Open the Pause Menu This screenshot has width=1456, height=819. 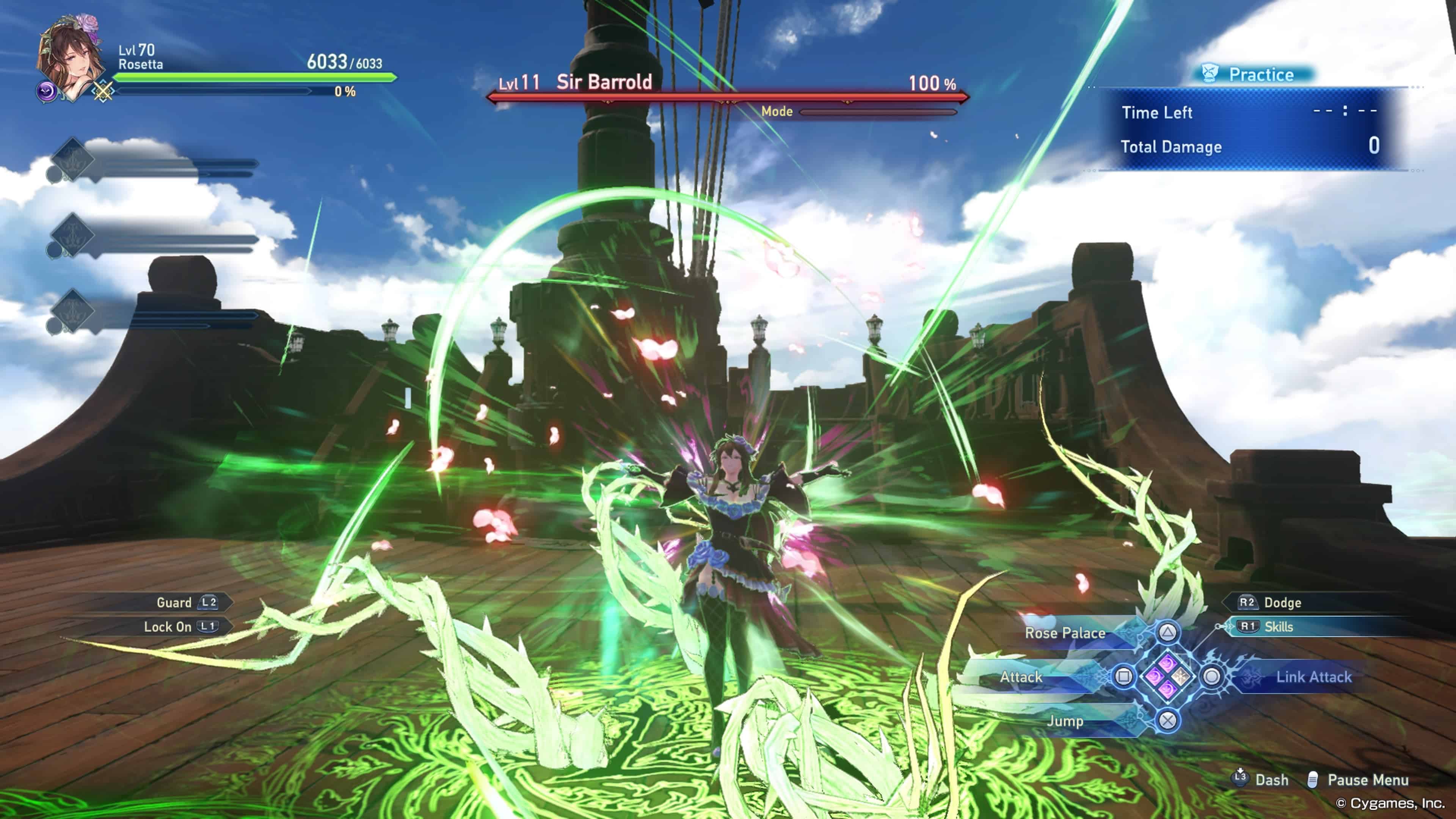point(1367,780)
